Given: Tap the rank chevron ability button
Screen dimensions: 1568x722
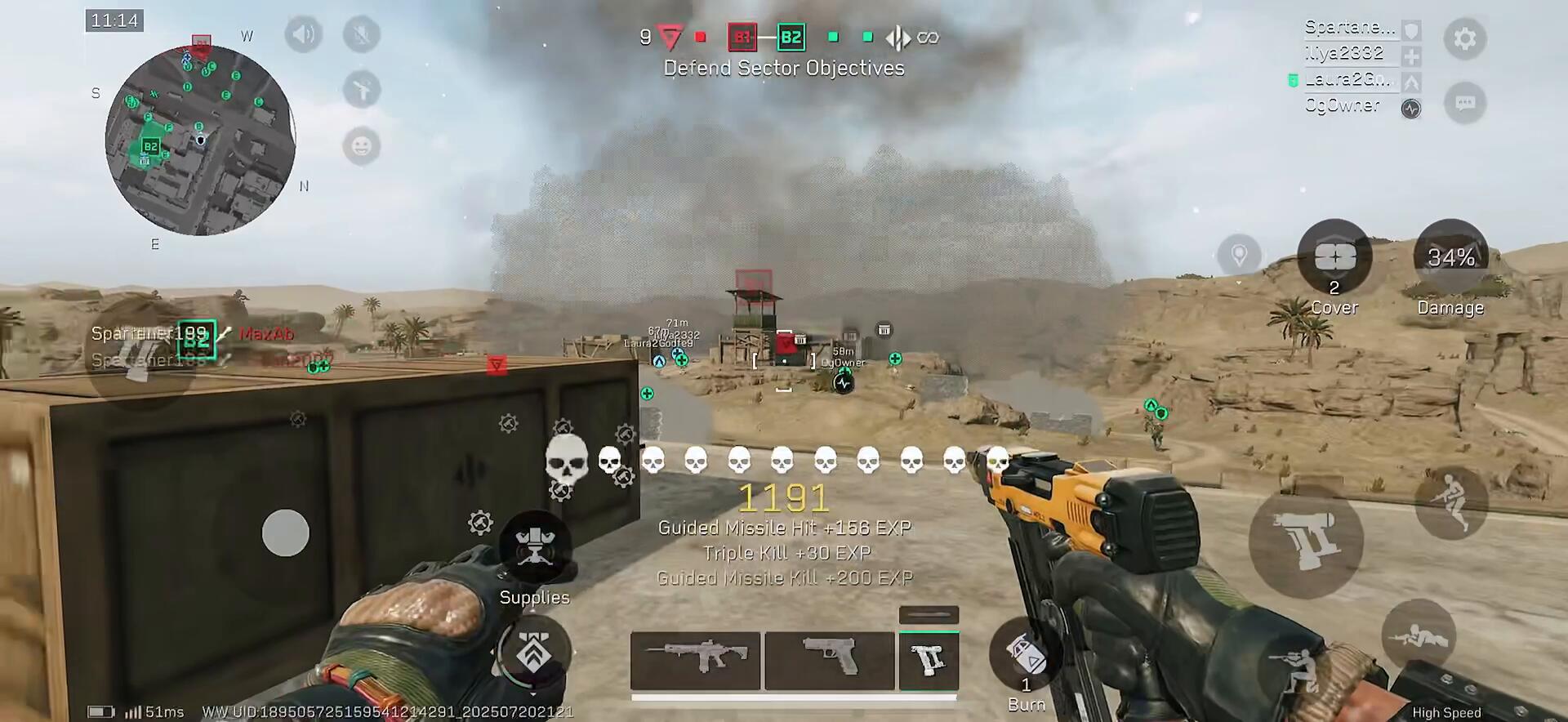Looking at the screenshot, I should [534, 654].
